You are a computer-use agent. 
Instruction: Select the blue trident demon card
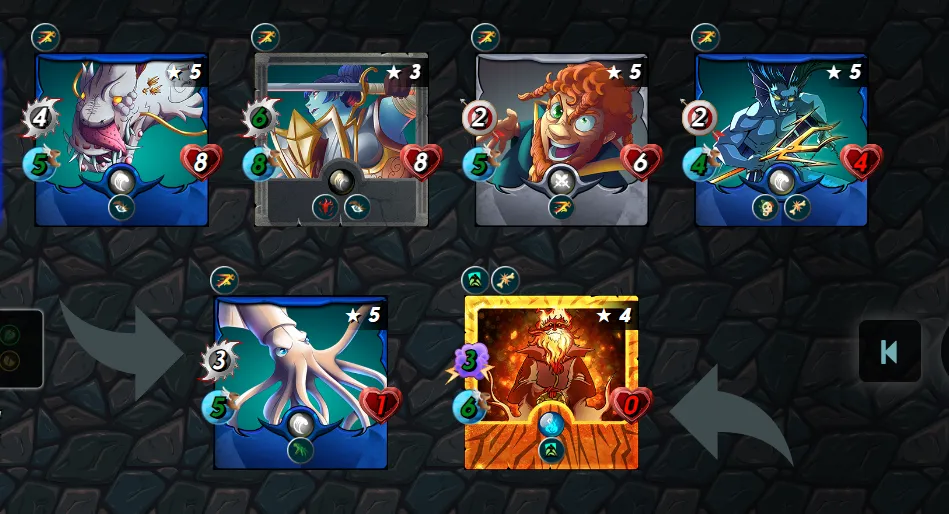click(x=781, y=140)
